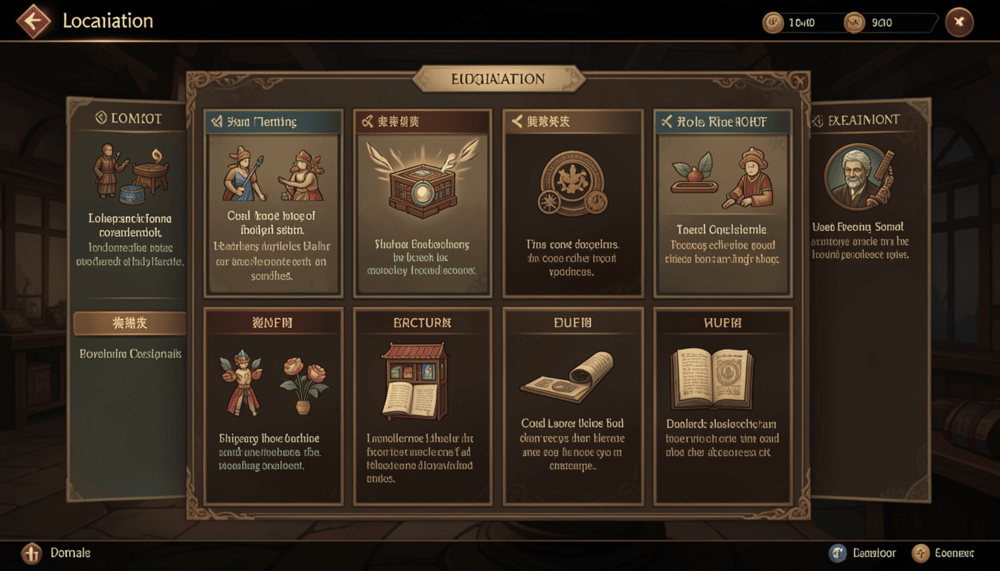
Task: Click the highlighted gold button in left panel
Action: click(x=129, y=323)
